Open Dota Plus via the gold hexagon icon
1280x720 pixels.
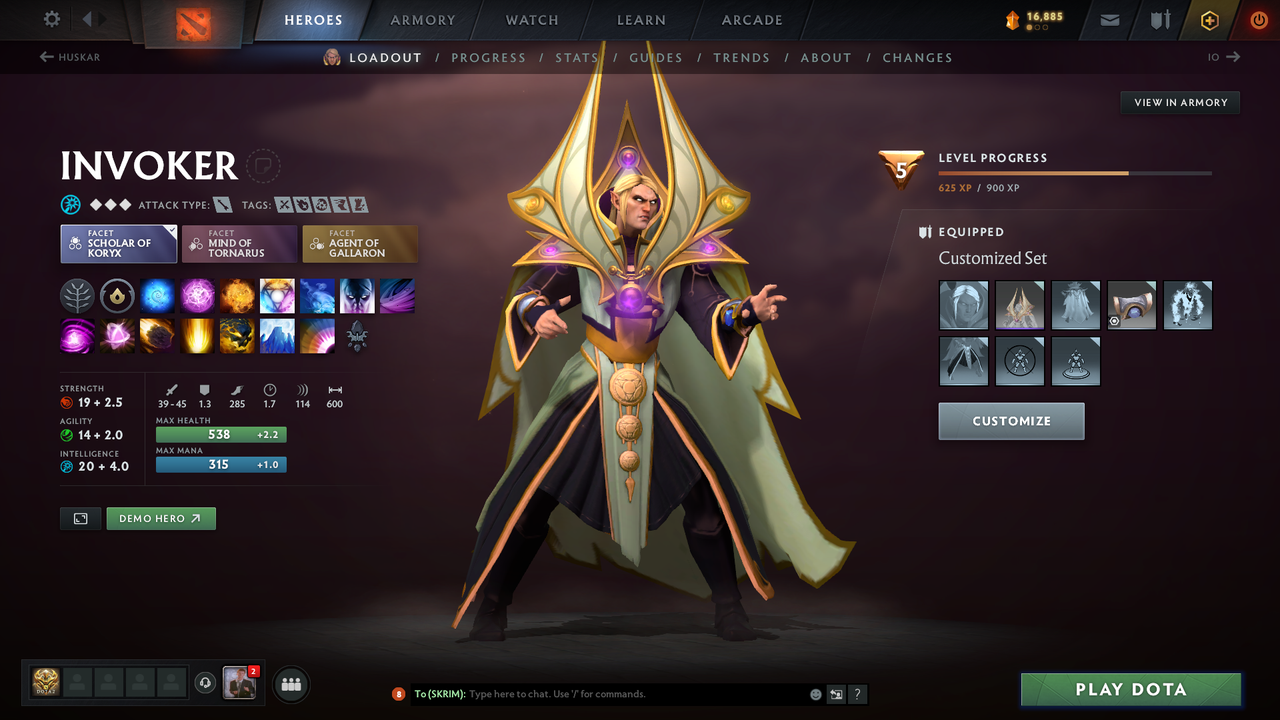click(1209, 19)
